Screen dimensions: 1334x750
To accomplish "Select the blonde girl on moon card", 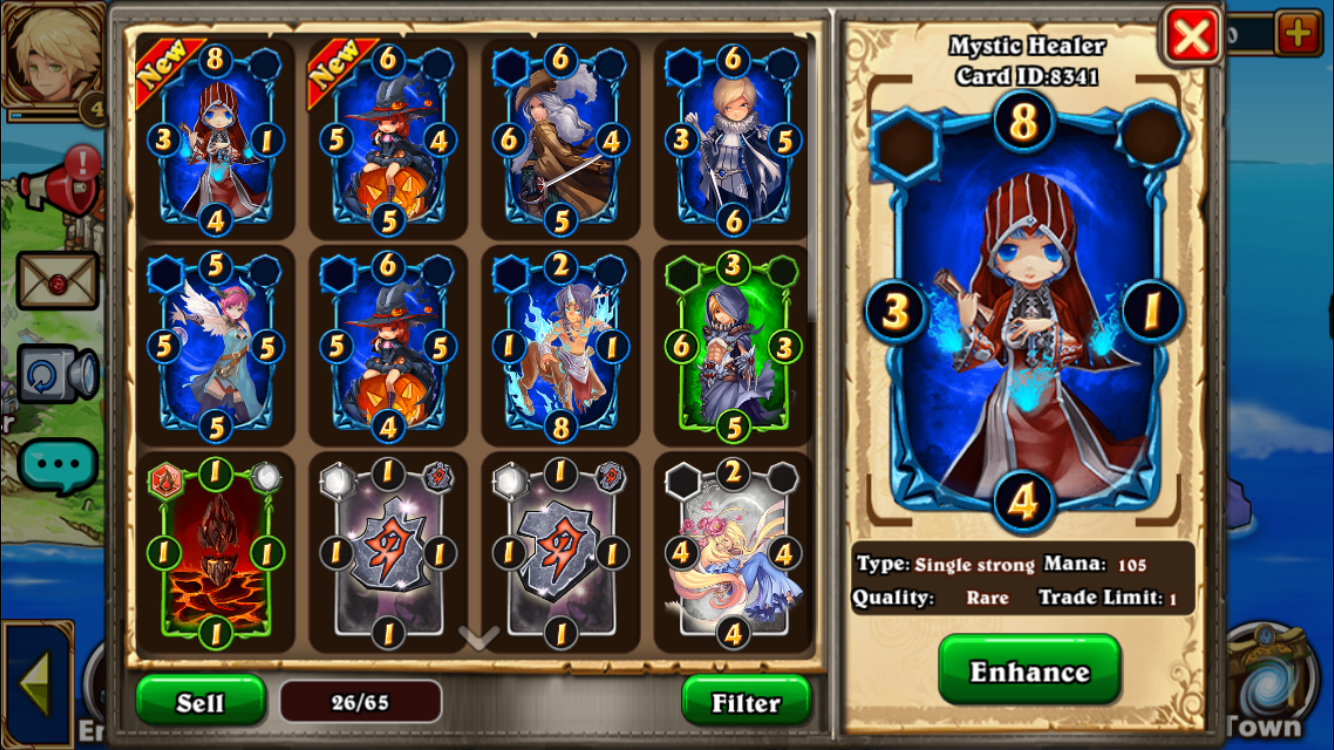I will (734, 552).
